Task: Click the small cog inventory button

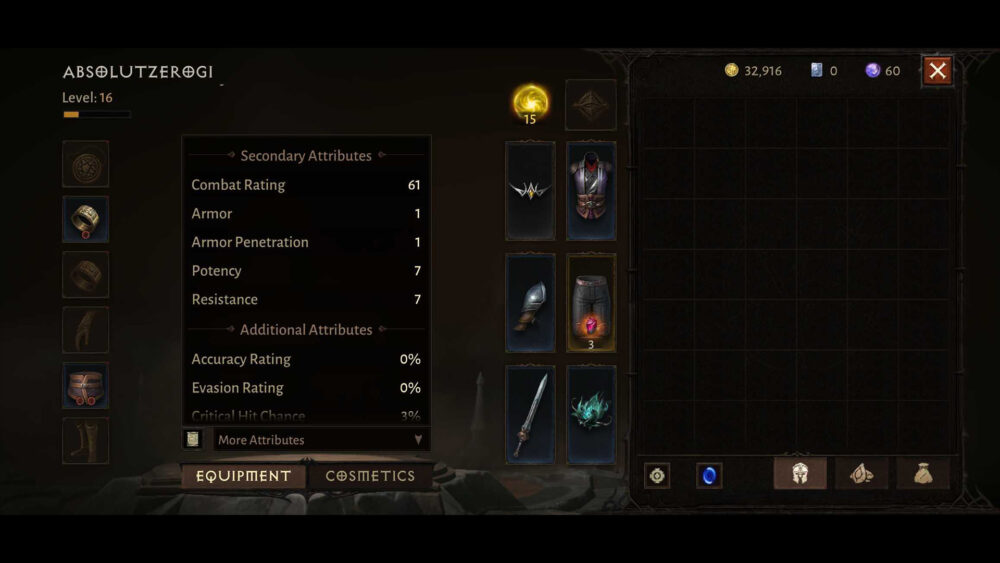Action: pos(657,475)
